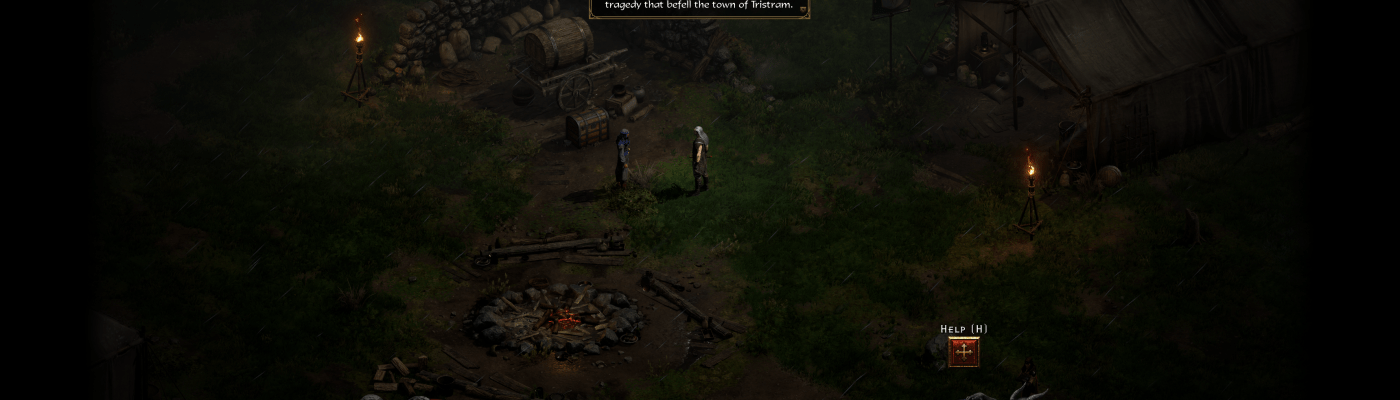This screenshot has width=1400, height=400.
Task: Open the Help screen via the red button
Action: coord(963,352)
